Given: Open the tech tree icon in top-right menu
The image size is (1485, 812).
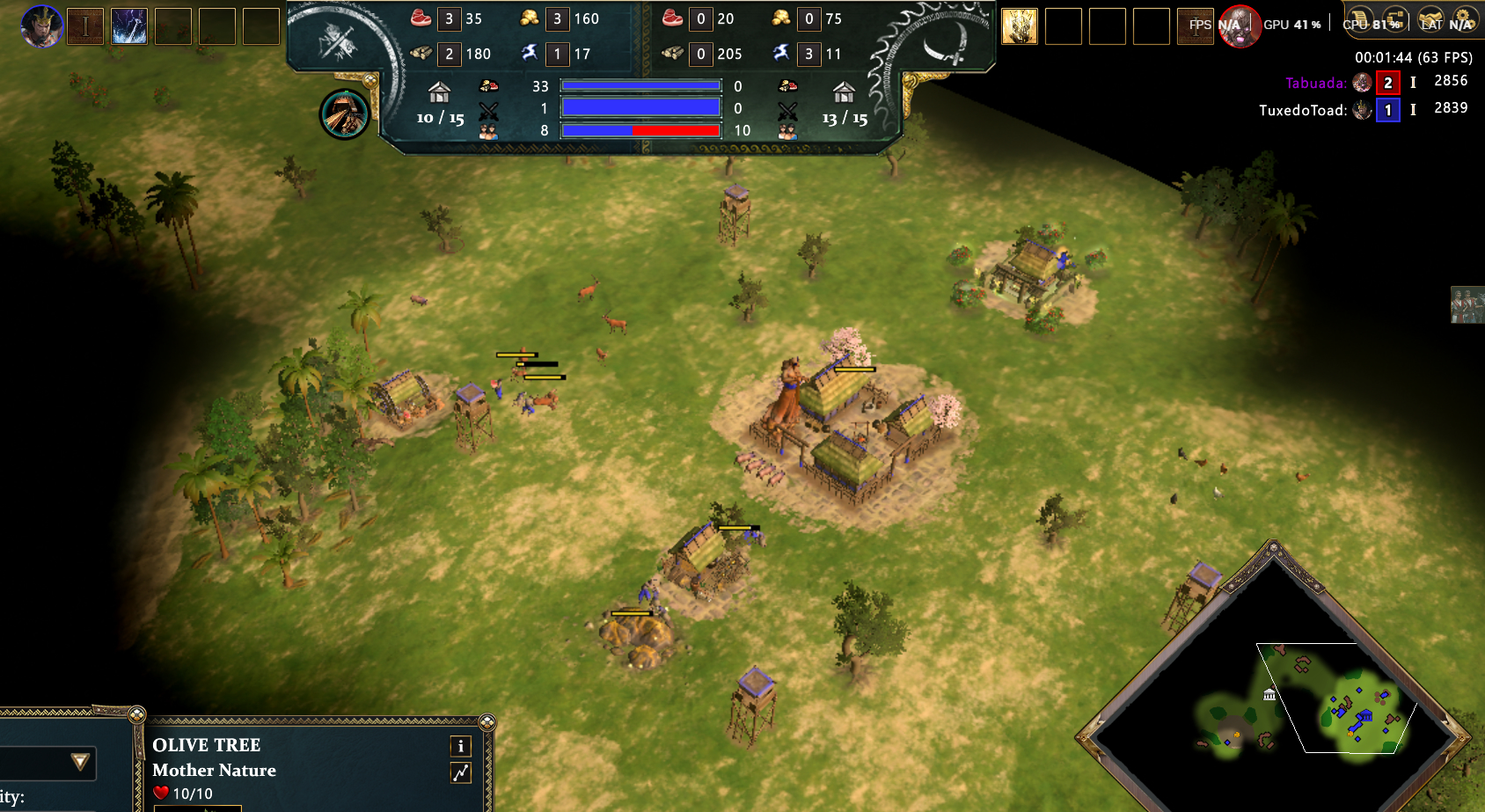Looking at the screenshot, I should (1394, 19).
